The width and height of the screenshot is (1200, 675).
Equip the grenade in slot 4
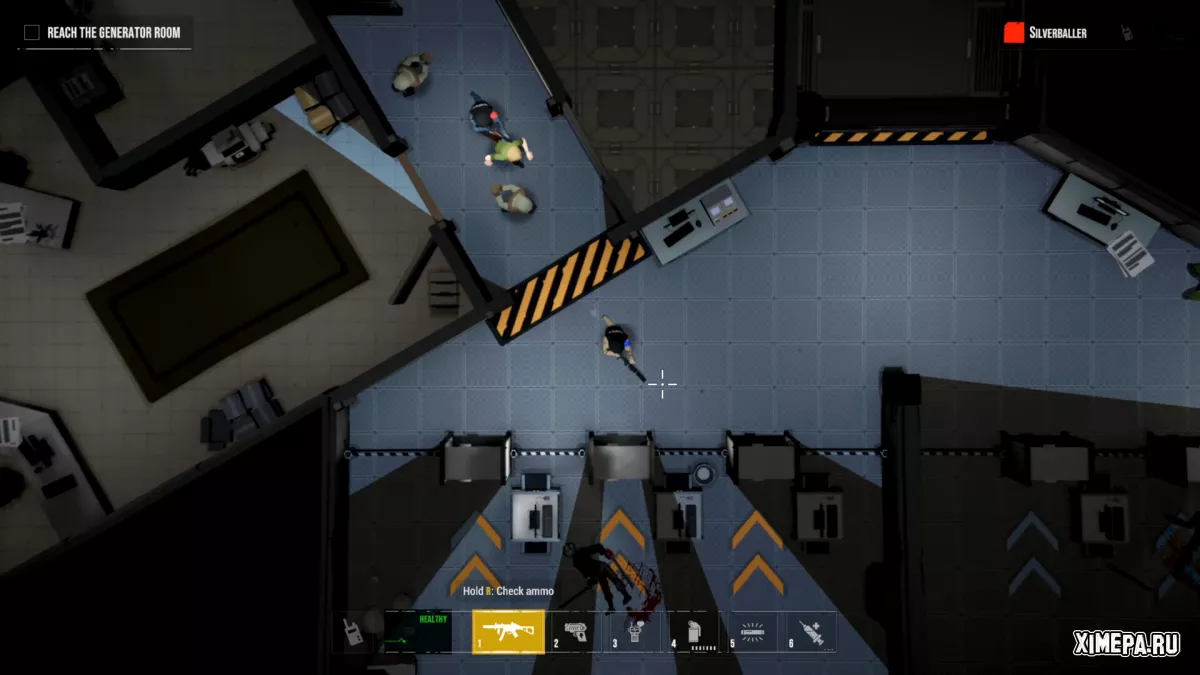pos(695,632)
